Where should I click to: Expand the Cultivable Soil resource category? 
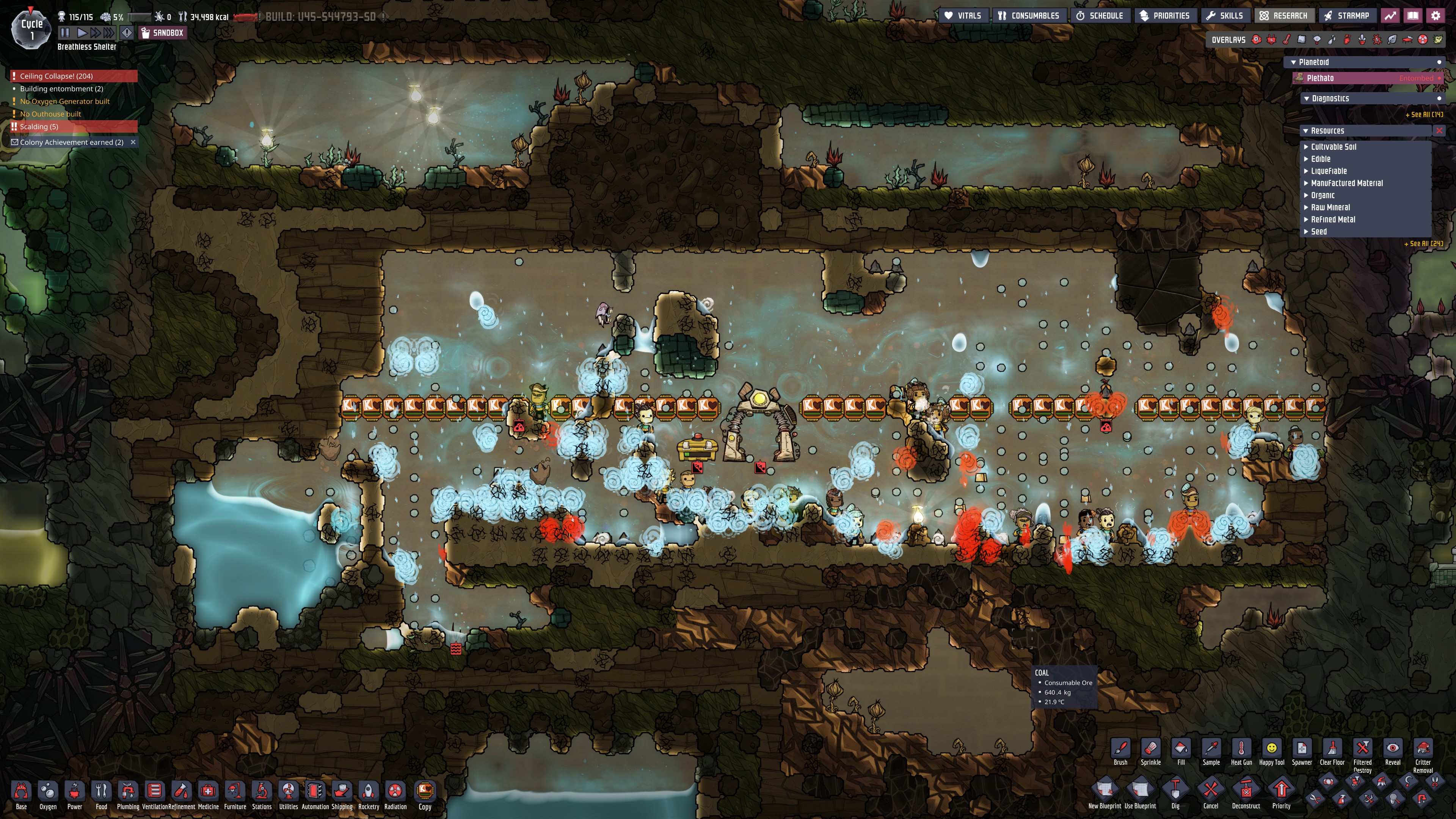pyautogui.click(x=1334, y=146)
